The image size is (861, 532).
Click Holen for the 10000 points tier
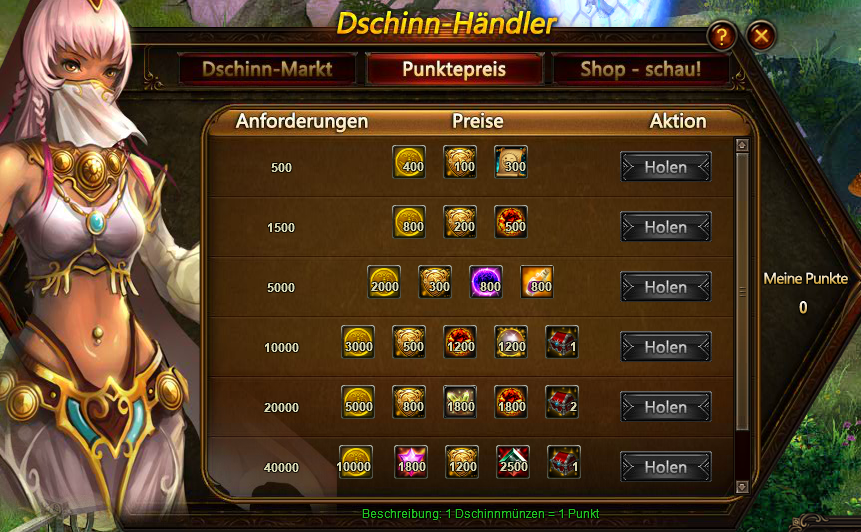click(x=665, y=347)
